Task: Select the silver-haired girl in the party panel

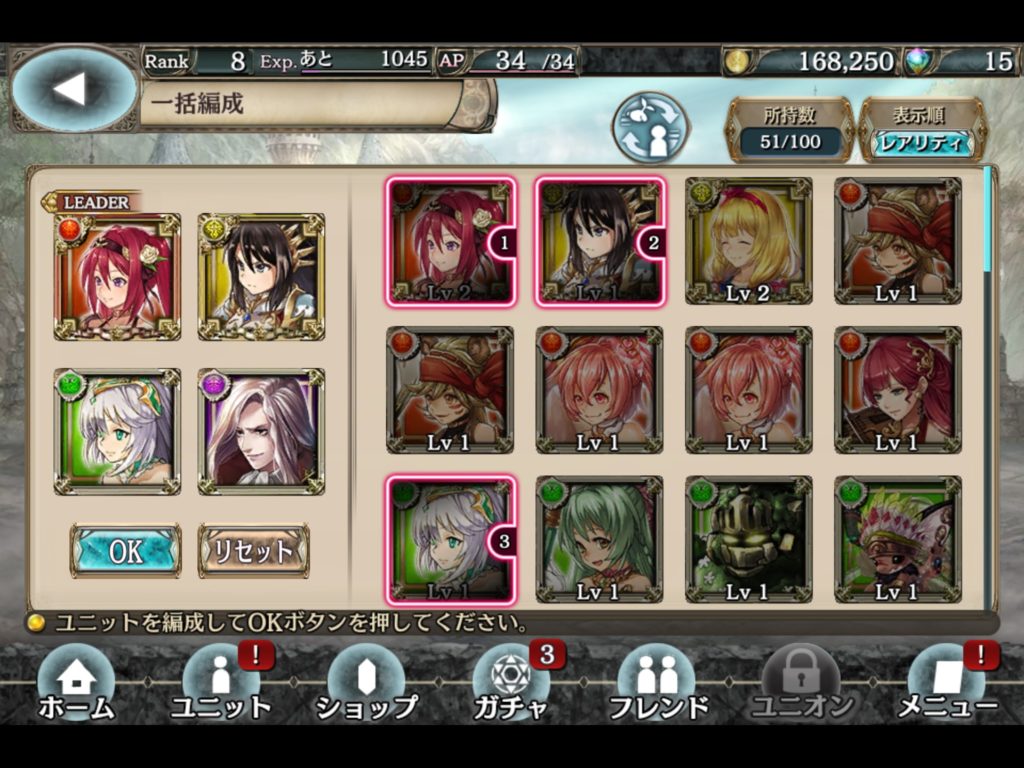Action: (x=118, y=431)
